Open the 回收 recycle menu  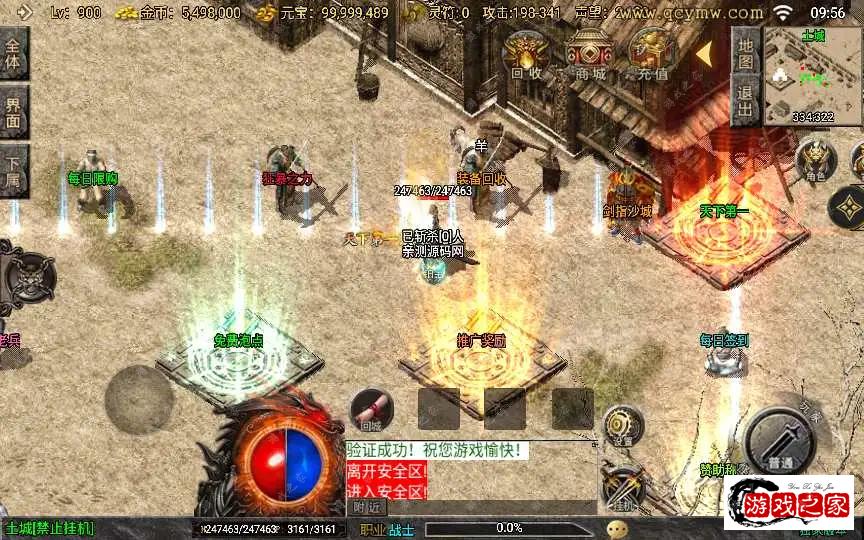[526, 53]
